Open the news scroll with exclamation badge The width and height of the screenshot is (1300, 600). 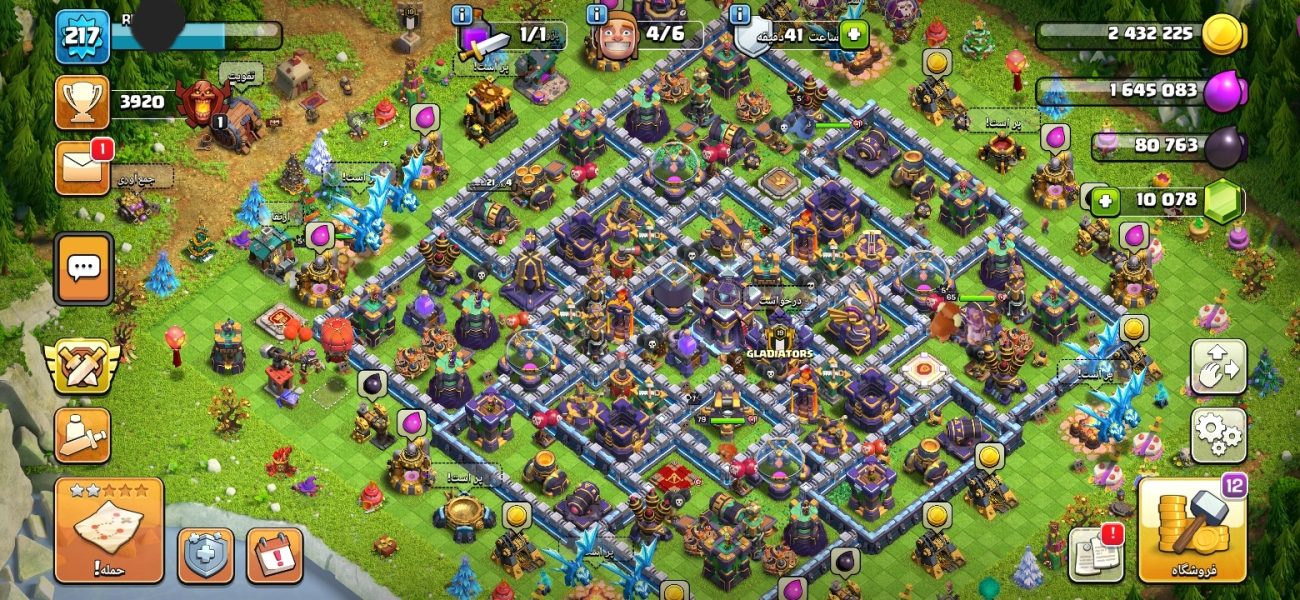1095,553
